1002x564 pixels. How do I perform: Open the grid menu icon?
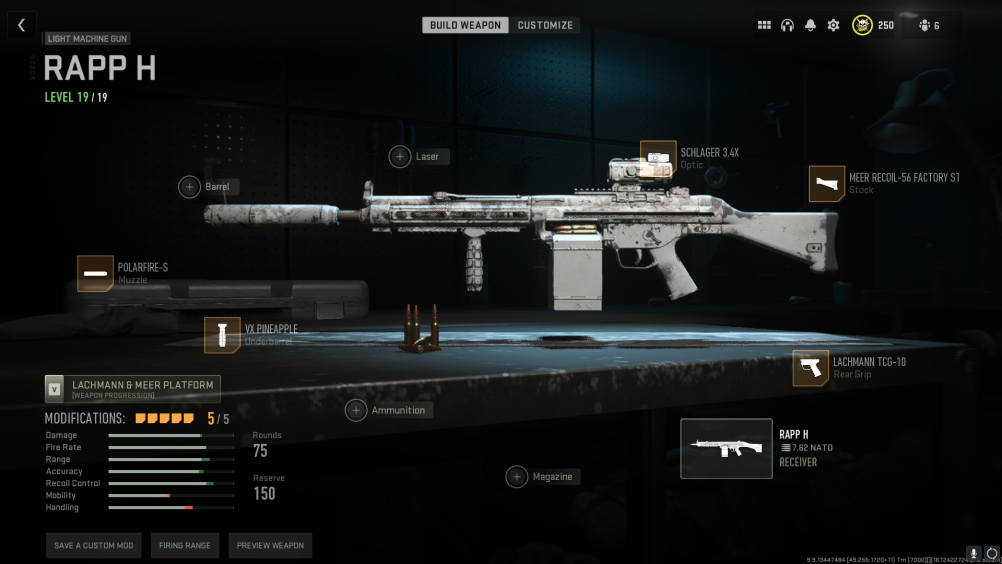coord(764,25)
